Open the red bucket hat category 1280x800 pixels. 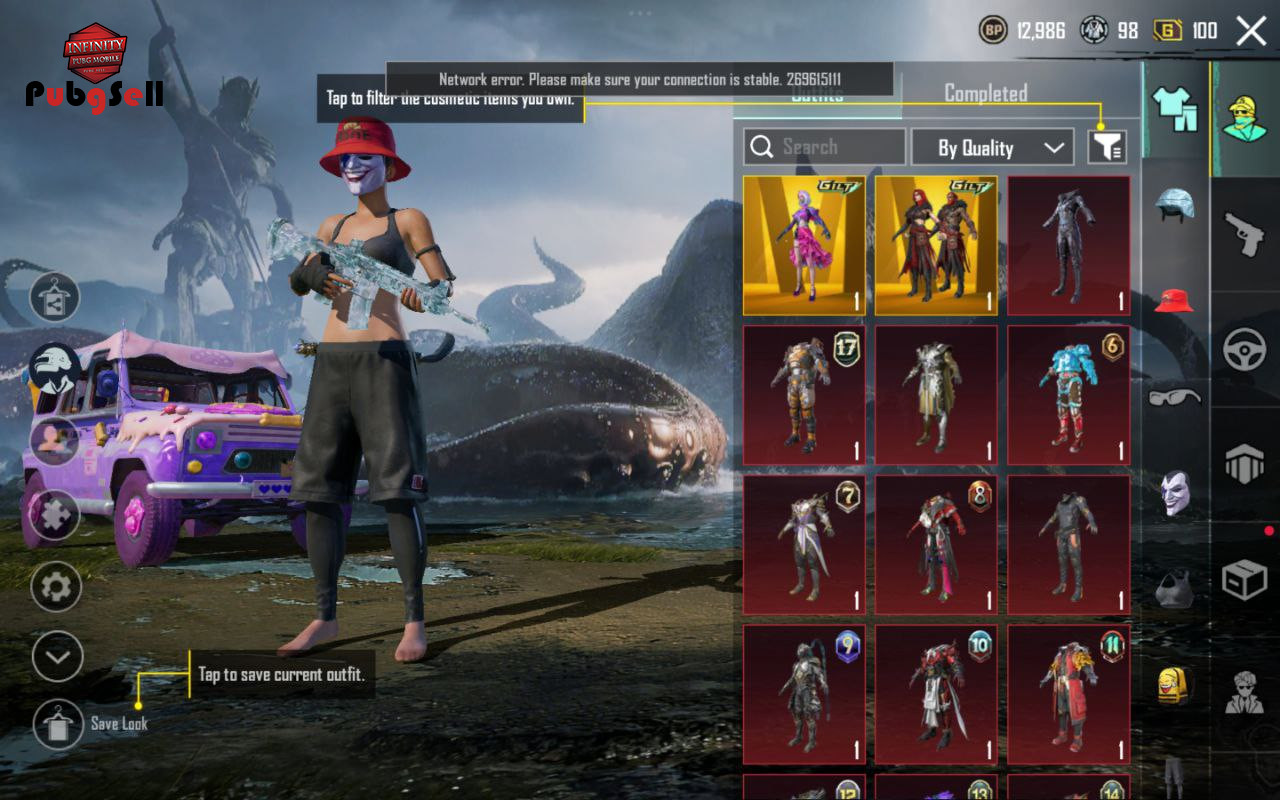(1175, 299)
